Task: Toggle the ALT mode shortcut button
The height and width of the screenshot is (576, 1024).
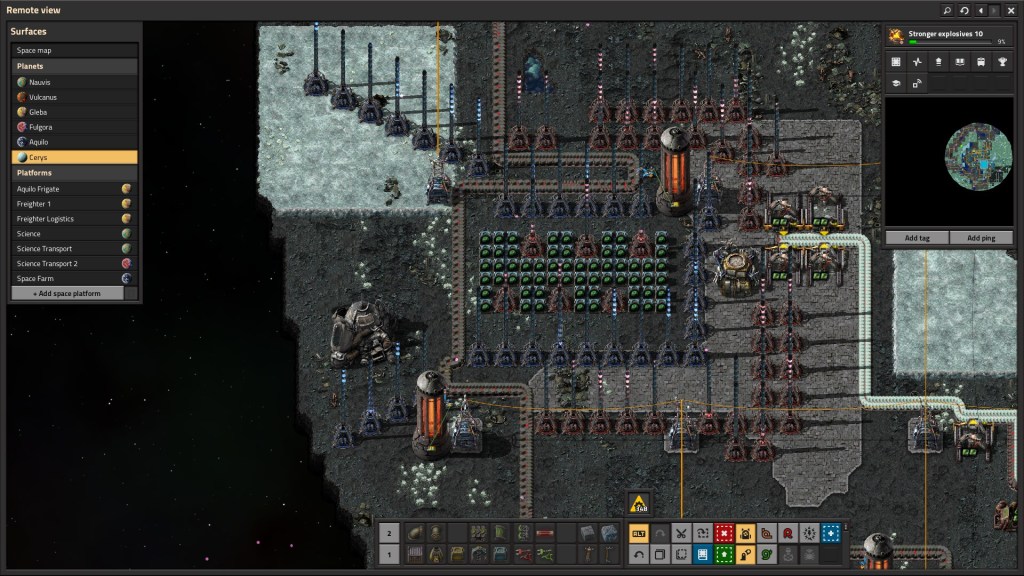Action: tap(638, 534)
